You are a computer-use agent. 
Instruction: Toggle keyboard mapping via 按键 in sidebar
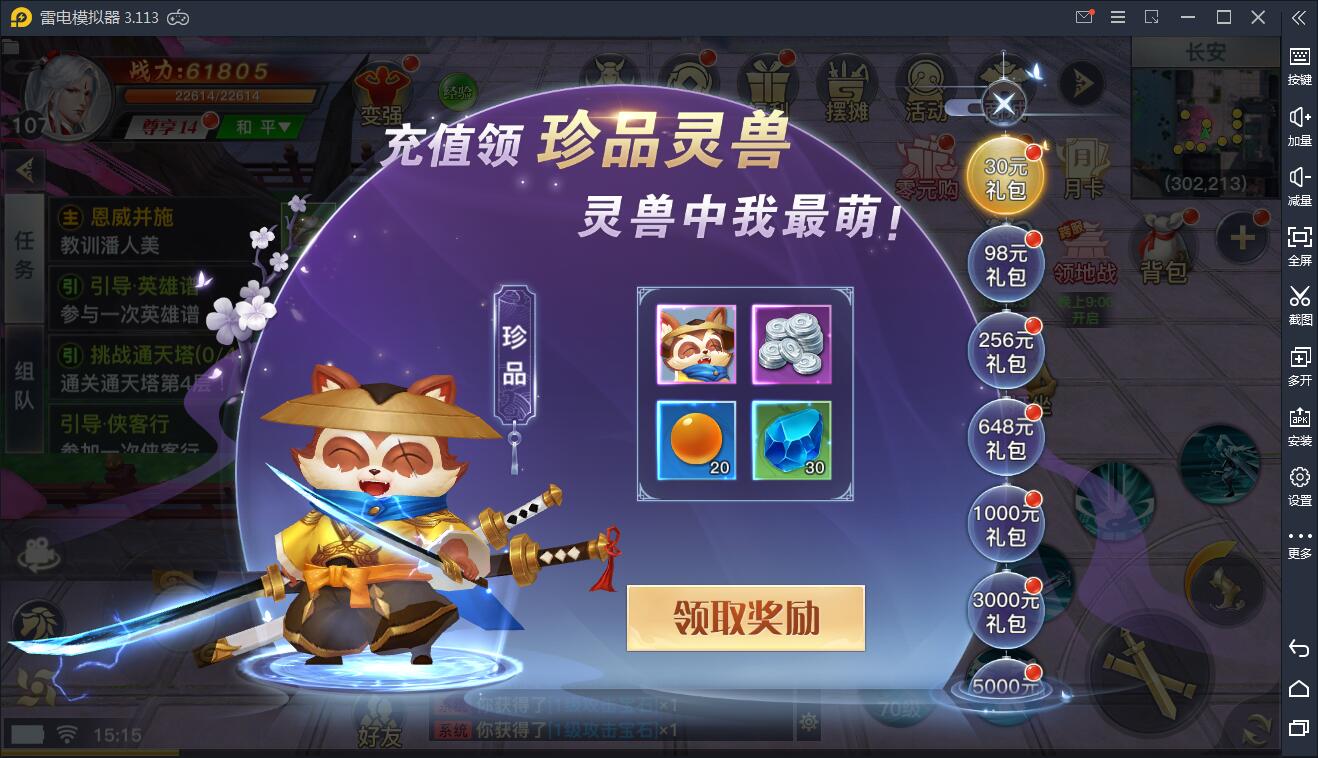1298,65
